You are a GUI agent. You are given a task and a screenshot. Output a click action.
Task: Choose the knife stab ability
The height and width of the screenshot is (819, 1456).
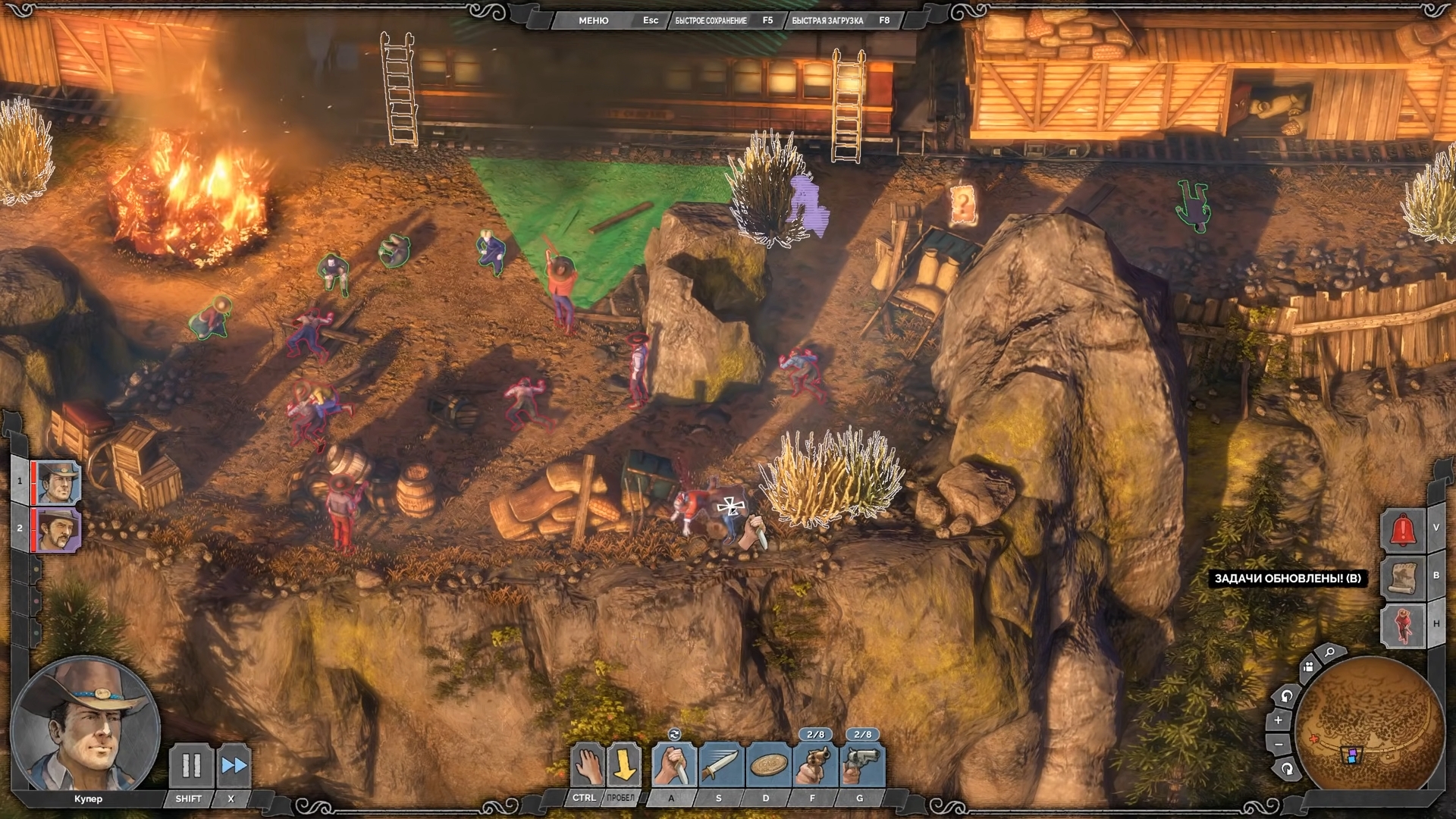click(673, 766)
